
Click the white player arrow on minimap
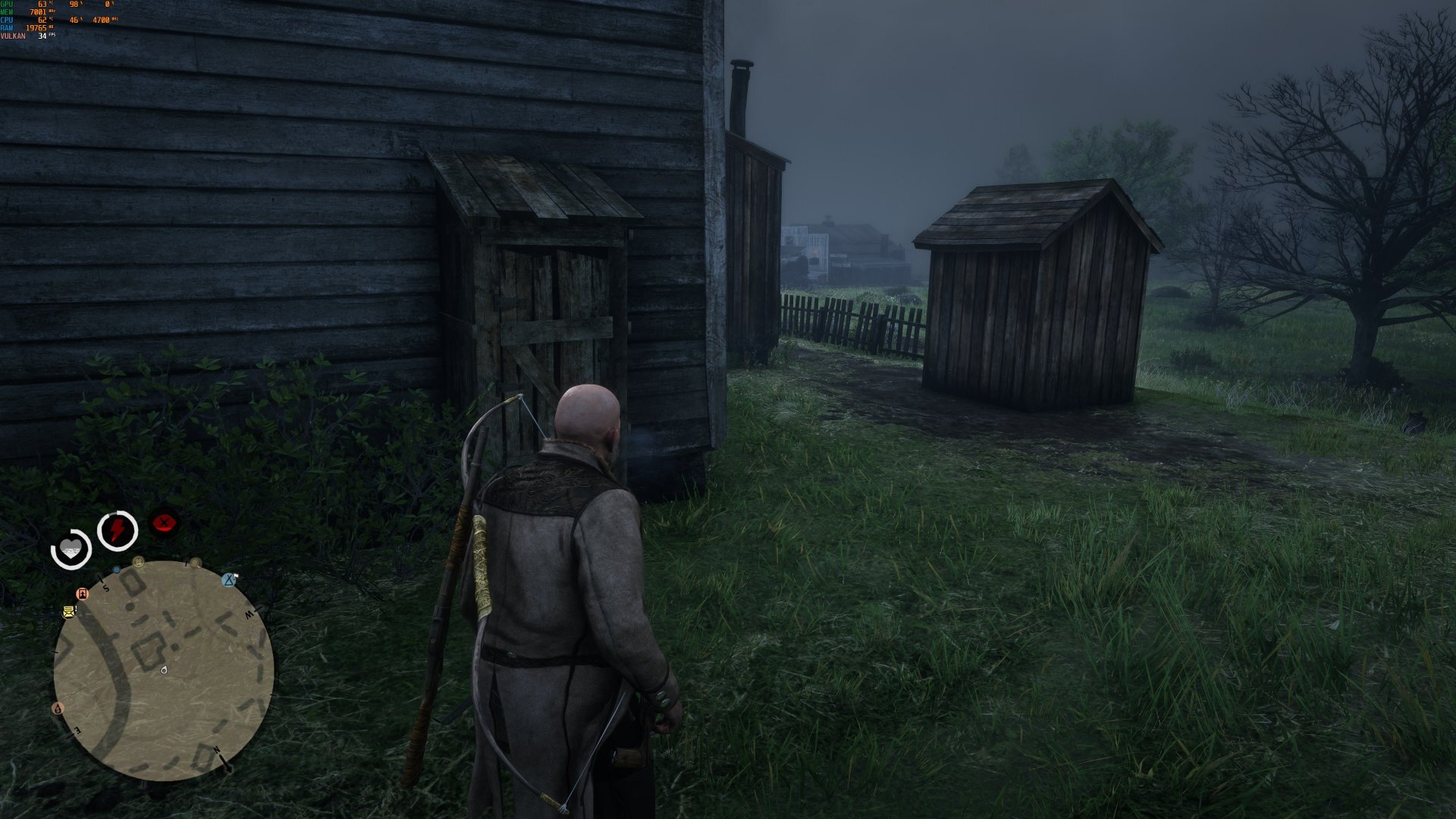(165, 670)
